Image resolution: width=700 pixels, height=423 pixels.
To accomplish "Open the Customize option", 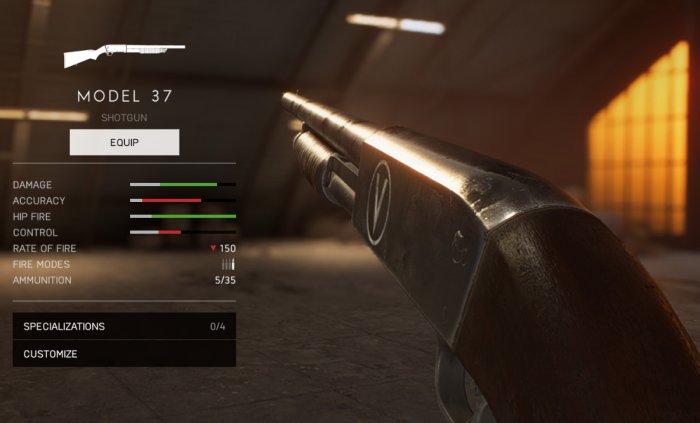I will pyautogui.click(x=124, y=353).
